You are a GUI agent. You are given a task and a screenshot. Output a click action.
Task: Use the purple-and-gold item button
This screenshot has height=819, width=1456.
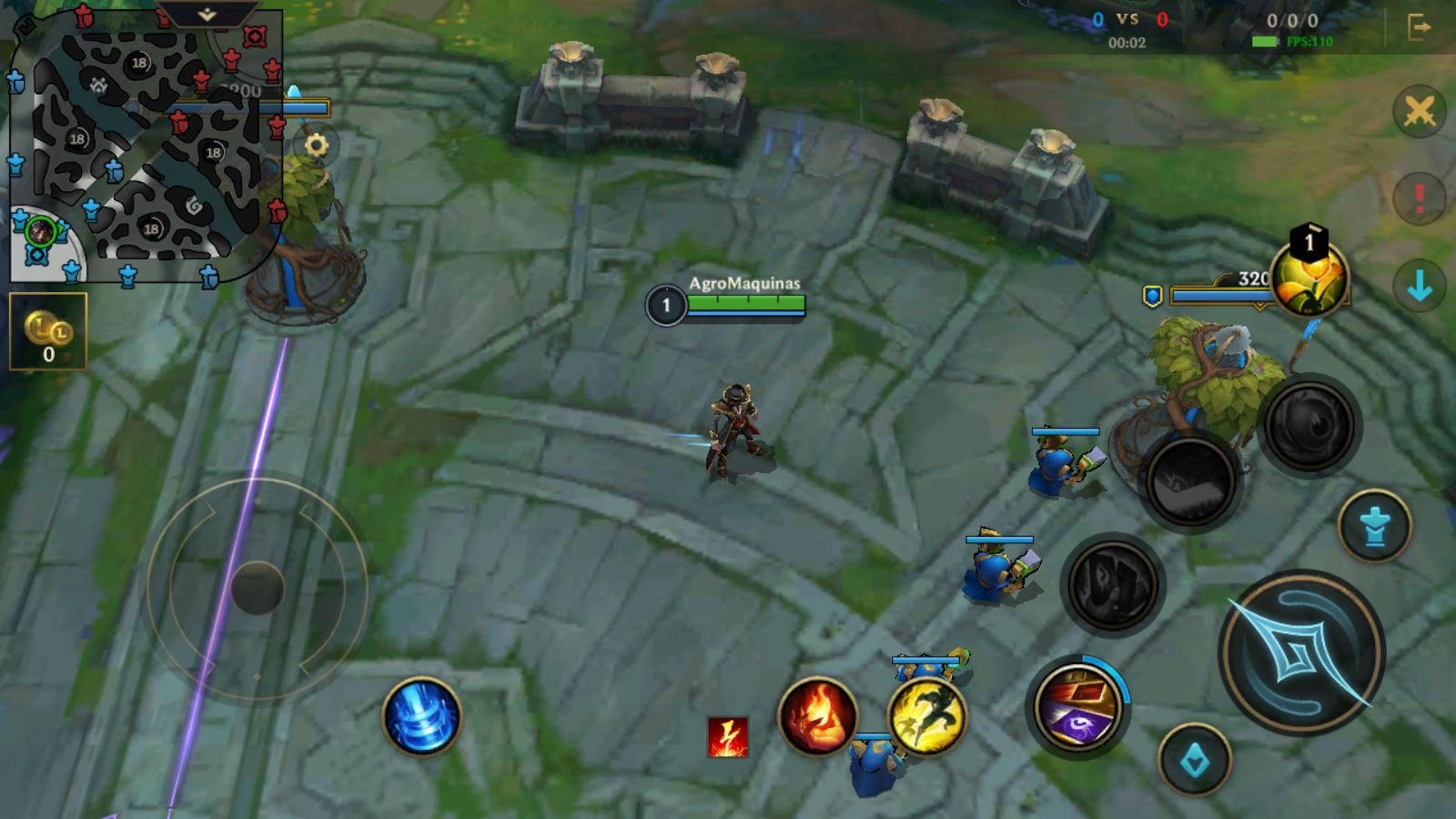point(1077,707)
